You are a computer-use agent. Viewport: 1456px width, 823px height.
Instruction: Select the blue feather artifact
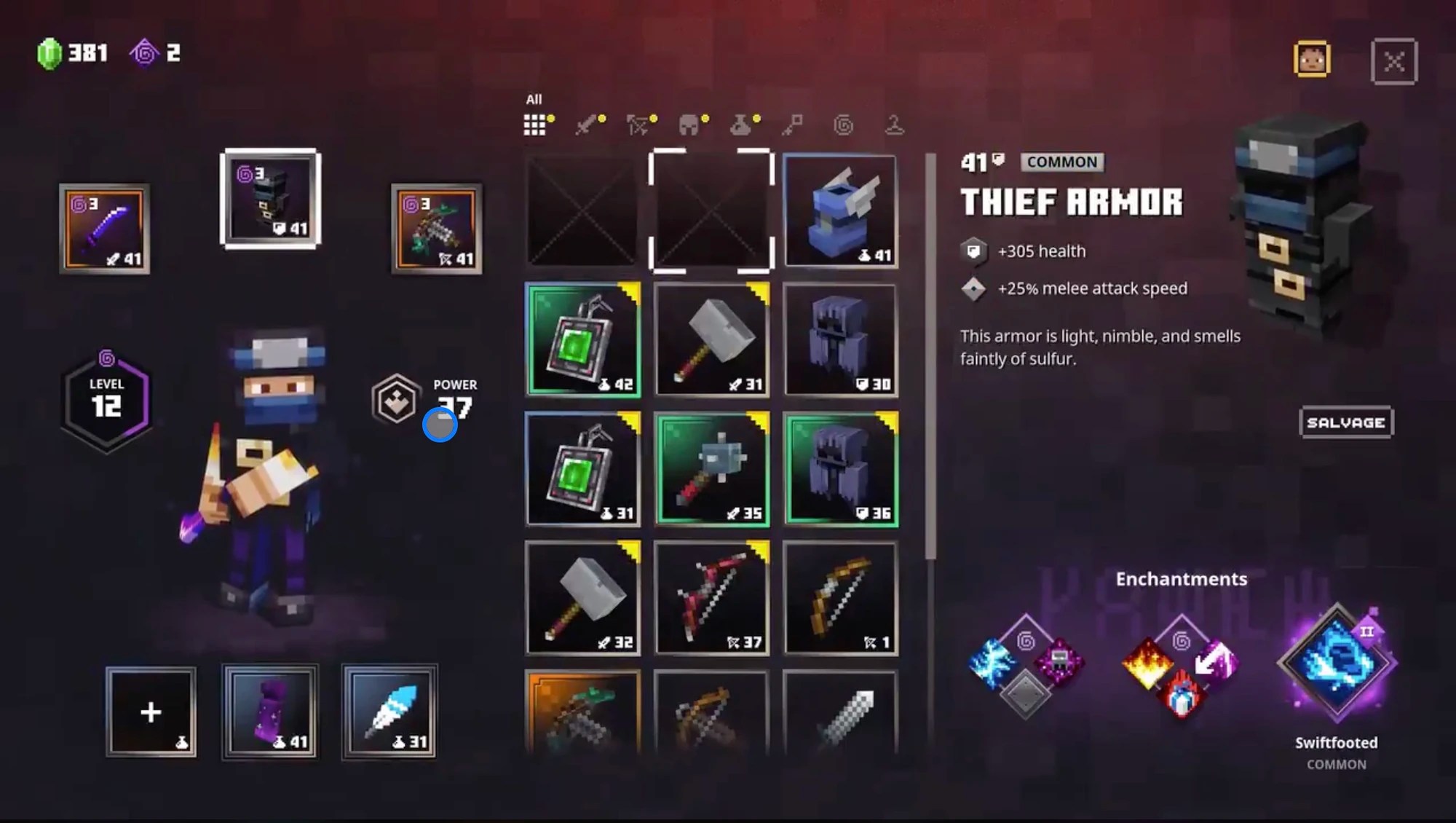[389, 710]
